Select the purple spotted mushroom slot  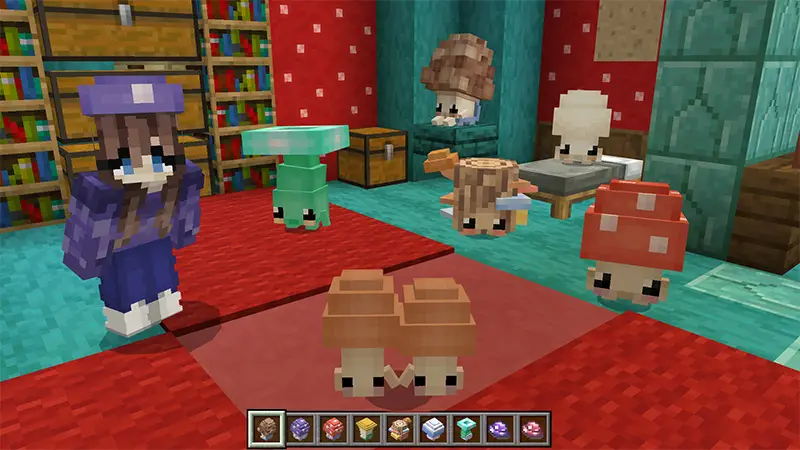pyautogui.click(x=300, y=430)
